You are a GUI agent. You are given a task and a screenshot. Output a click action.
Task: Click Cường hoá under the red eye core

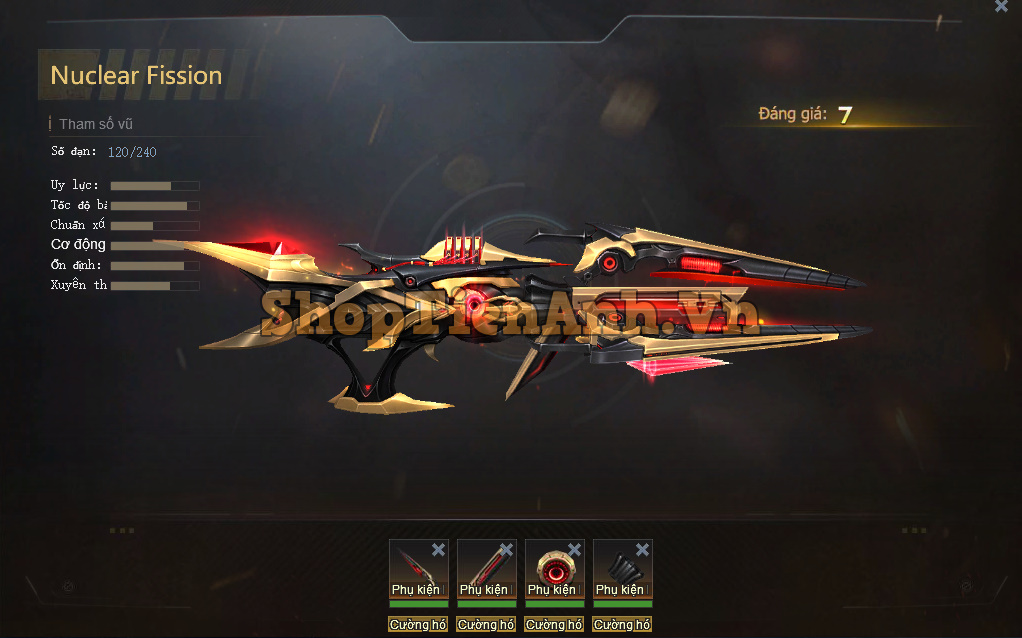554,625
